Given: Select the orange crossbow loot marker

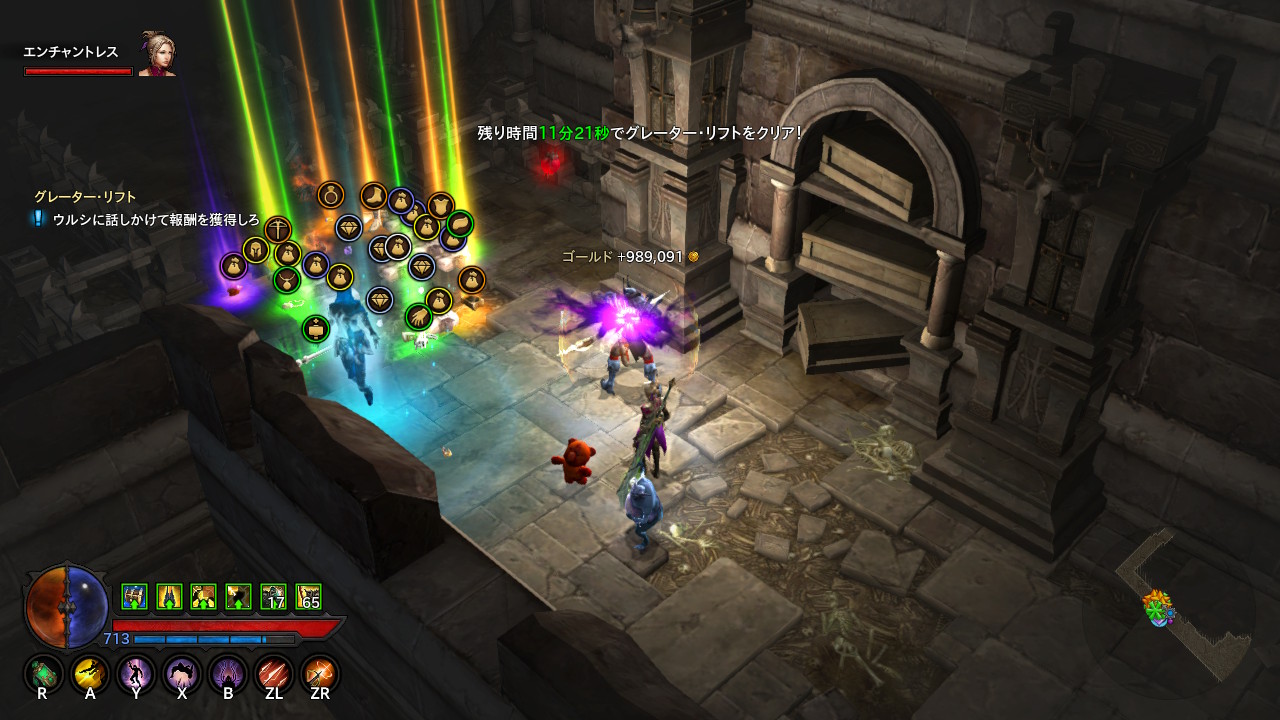Looking at the screenshot, I should 278,230.
